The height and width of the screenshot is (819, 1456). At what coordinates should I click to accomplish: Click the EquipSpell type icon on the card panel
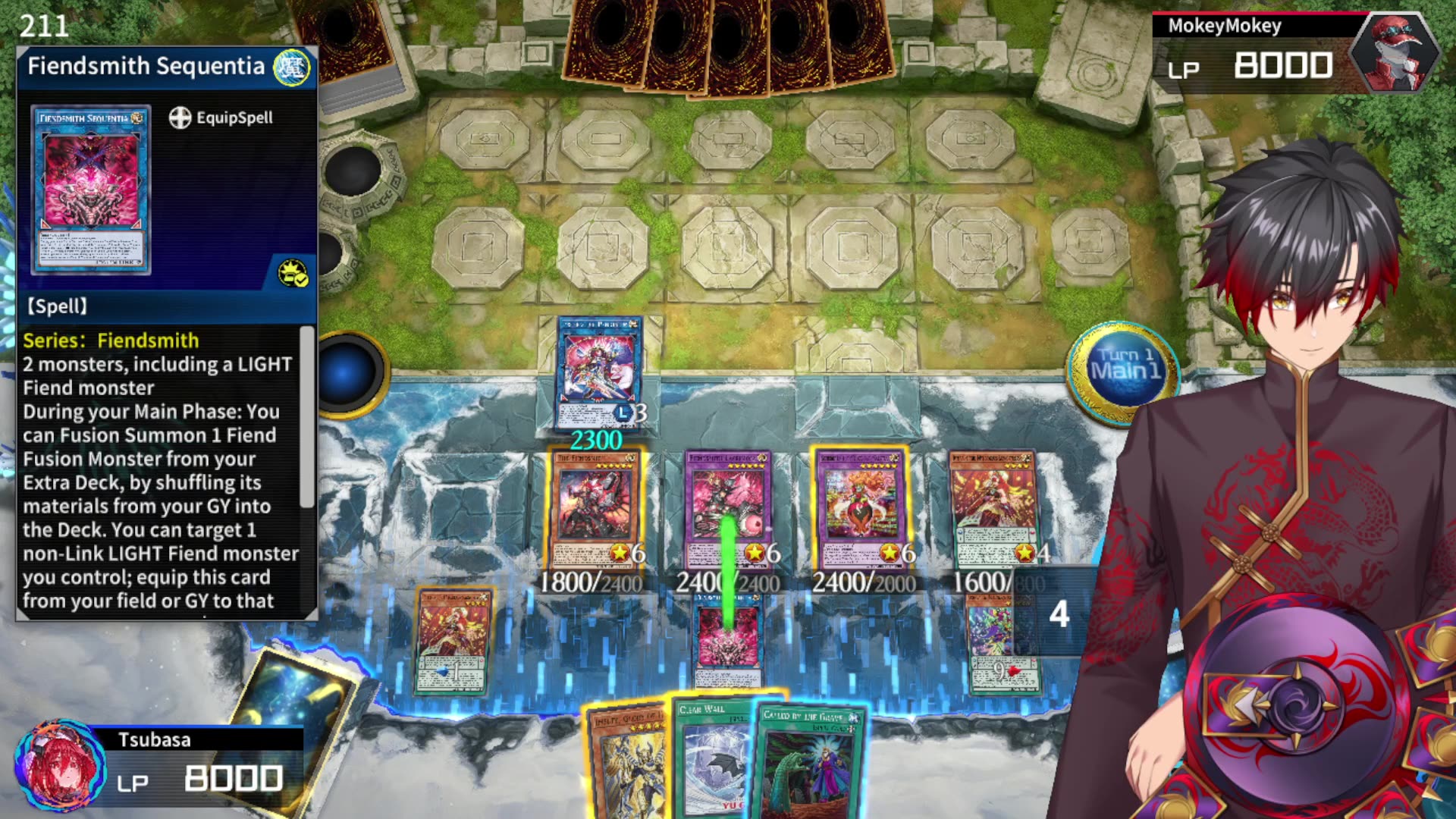pos(180,118)
